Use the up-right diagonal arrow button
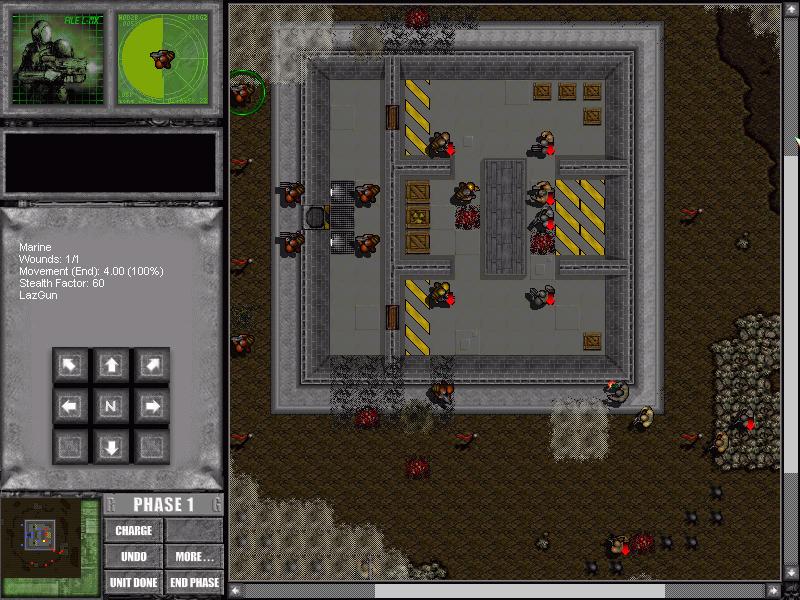Screen dimensions: 800x600 152,366
